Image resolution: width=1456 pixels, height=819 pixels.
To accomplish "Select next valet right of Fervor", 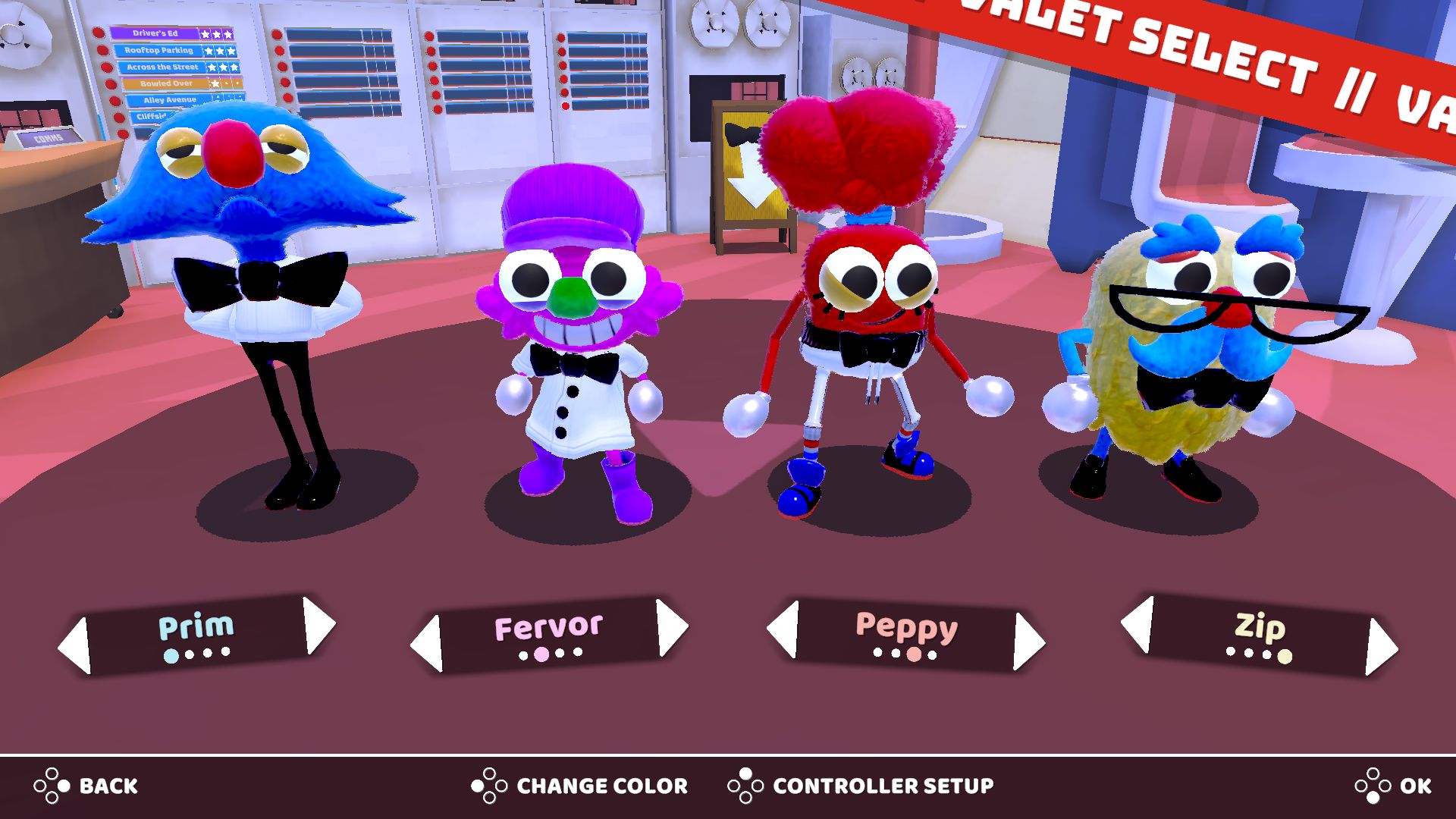I will pyautogui.click(x=672, y=627).
